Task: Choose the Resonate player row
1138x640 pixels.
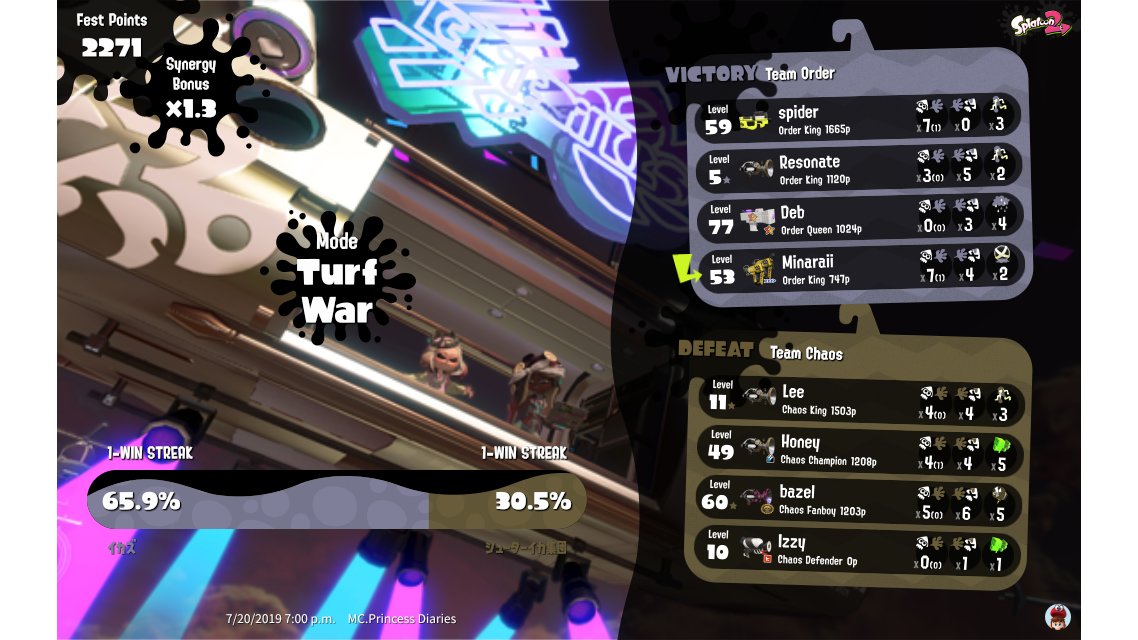Action: pos(860,169)
